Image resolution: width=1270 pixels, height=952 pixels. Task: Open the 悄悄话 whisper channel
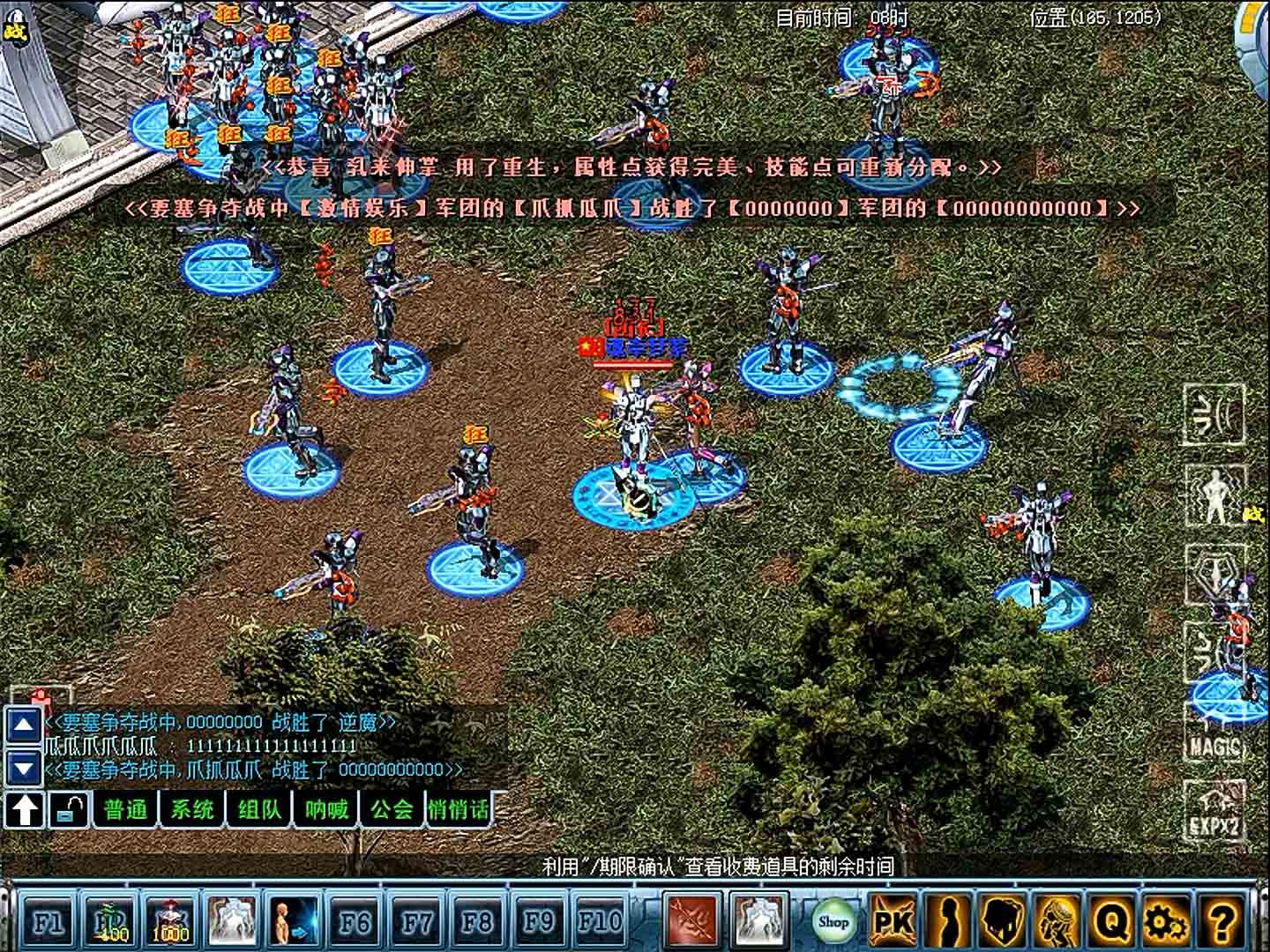pyautogui.click(x=459, y=809)
